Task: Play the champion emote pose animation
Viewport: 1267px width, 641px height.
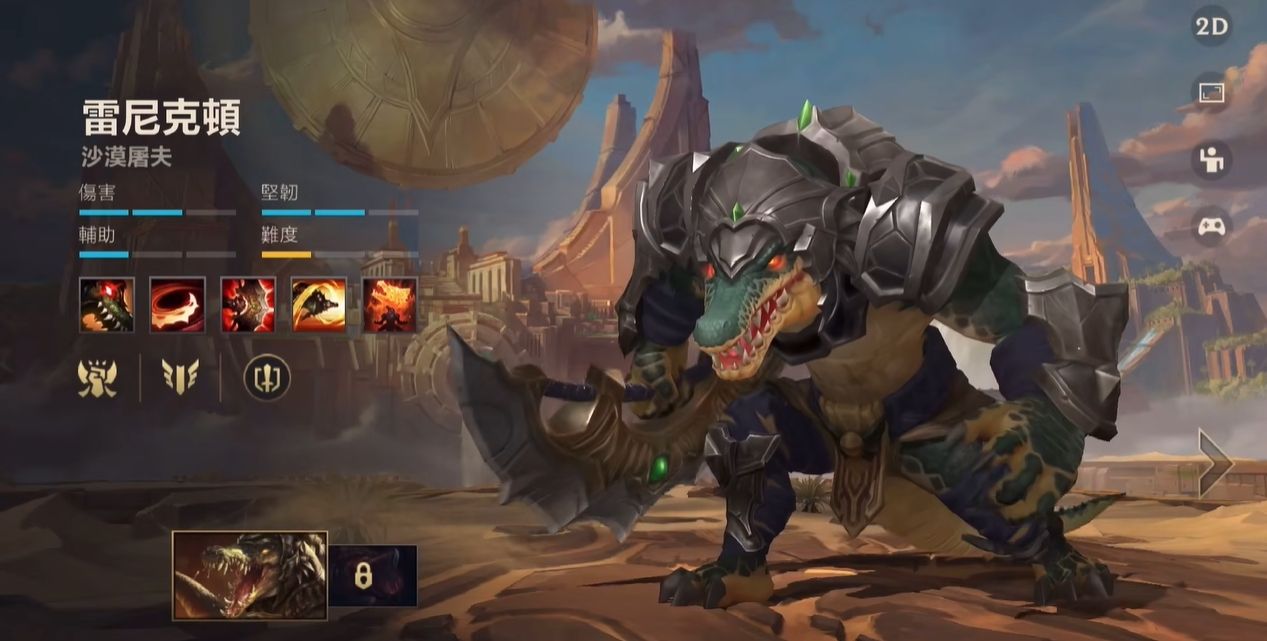Action: pos(1212,160)
